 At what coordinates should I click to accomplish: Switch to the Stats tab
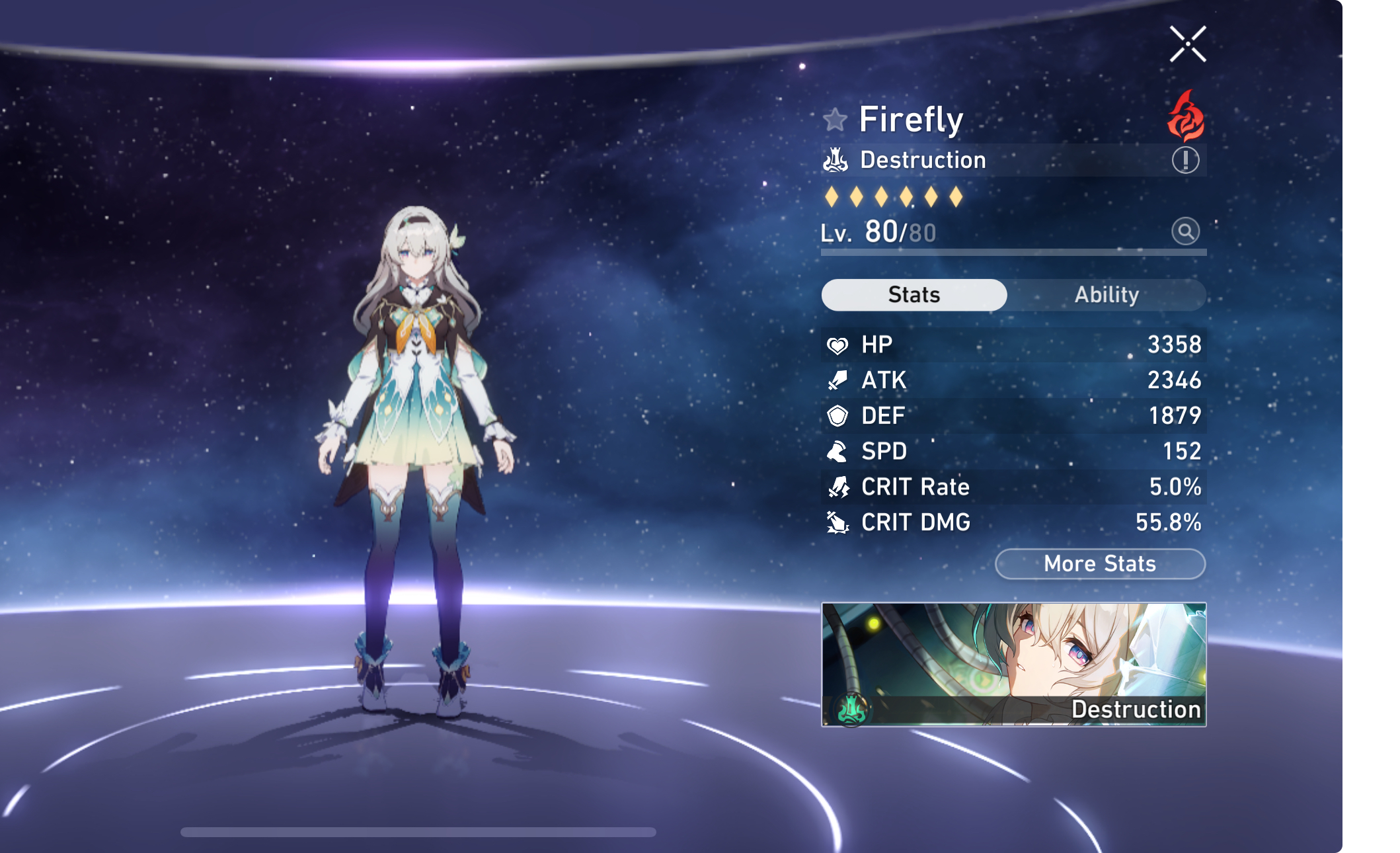(x=914, y=295)
